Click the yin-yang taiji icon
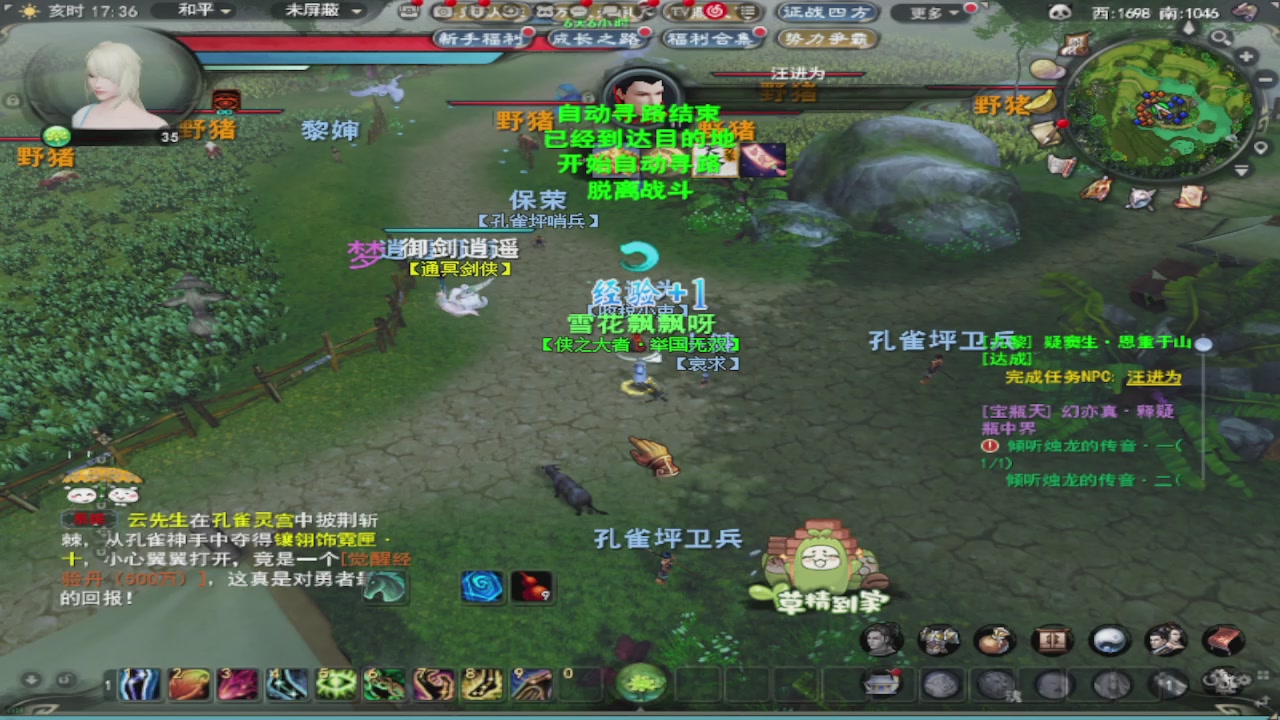Screen dimensions: 1280x720 [1109, 640]
